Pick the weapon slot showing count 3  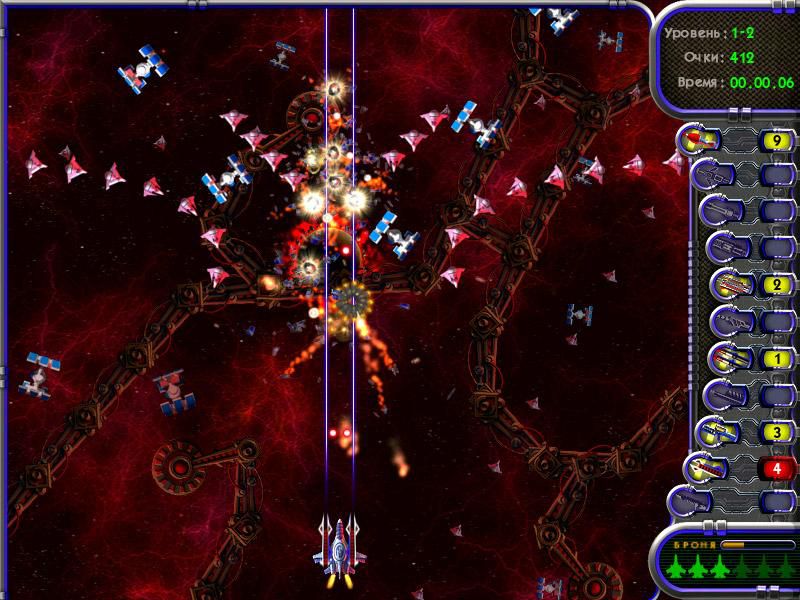[x=722, y=432]
